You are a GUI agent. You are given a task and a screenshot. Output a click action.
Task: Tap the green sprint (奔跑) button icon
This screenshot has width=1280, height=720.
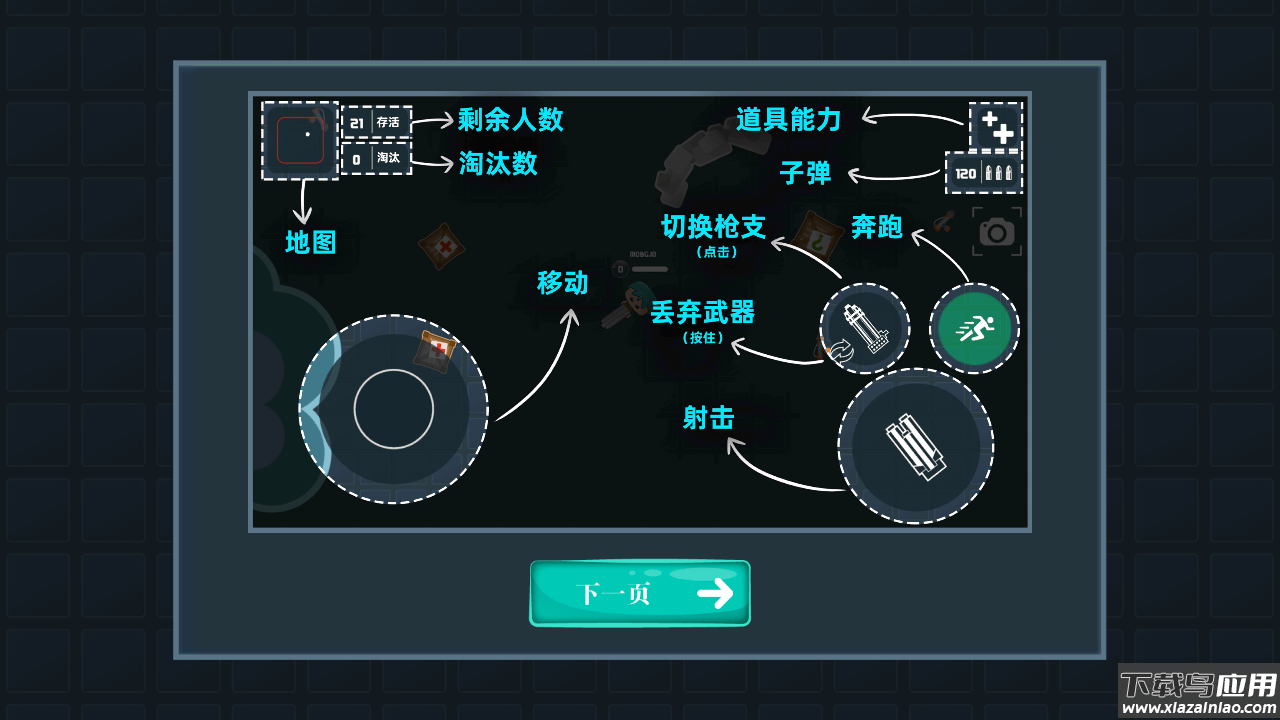pos(973,328)
